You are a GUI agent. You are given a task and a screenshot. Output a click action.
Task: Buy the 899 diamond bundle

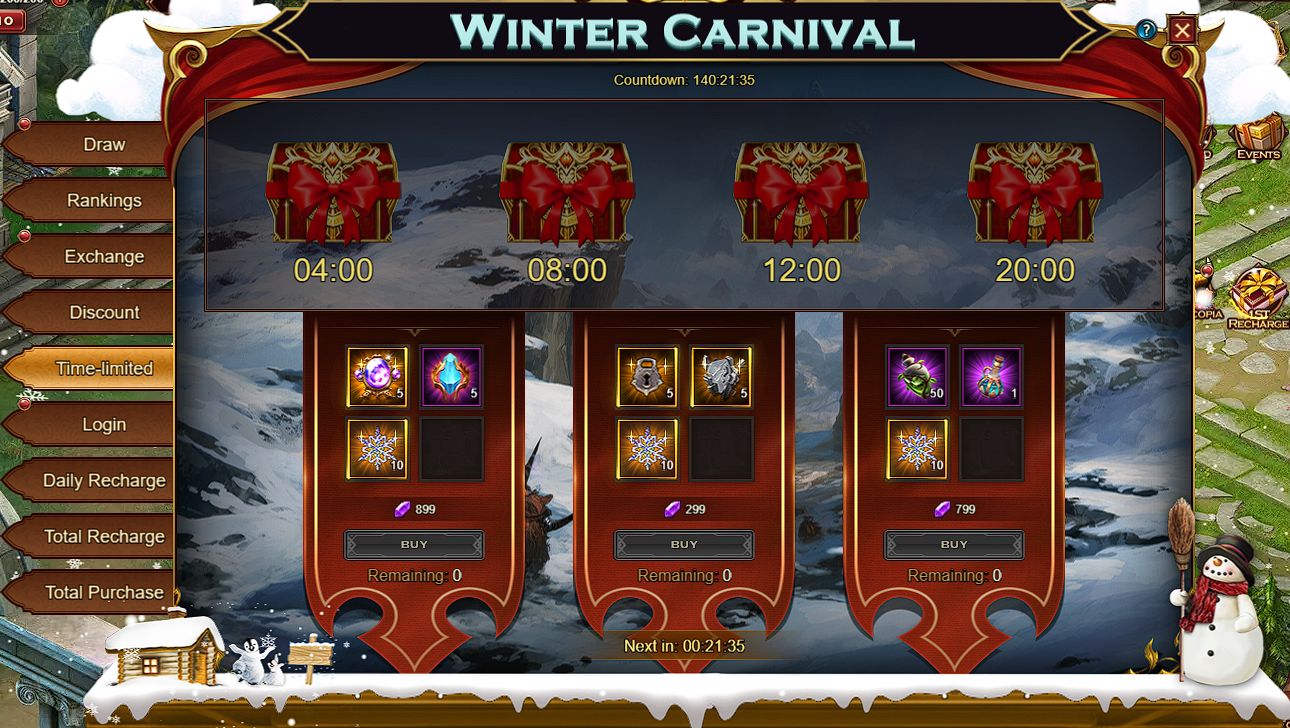pos(414,545)
